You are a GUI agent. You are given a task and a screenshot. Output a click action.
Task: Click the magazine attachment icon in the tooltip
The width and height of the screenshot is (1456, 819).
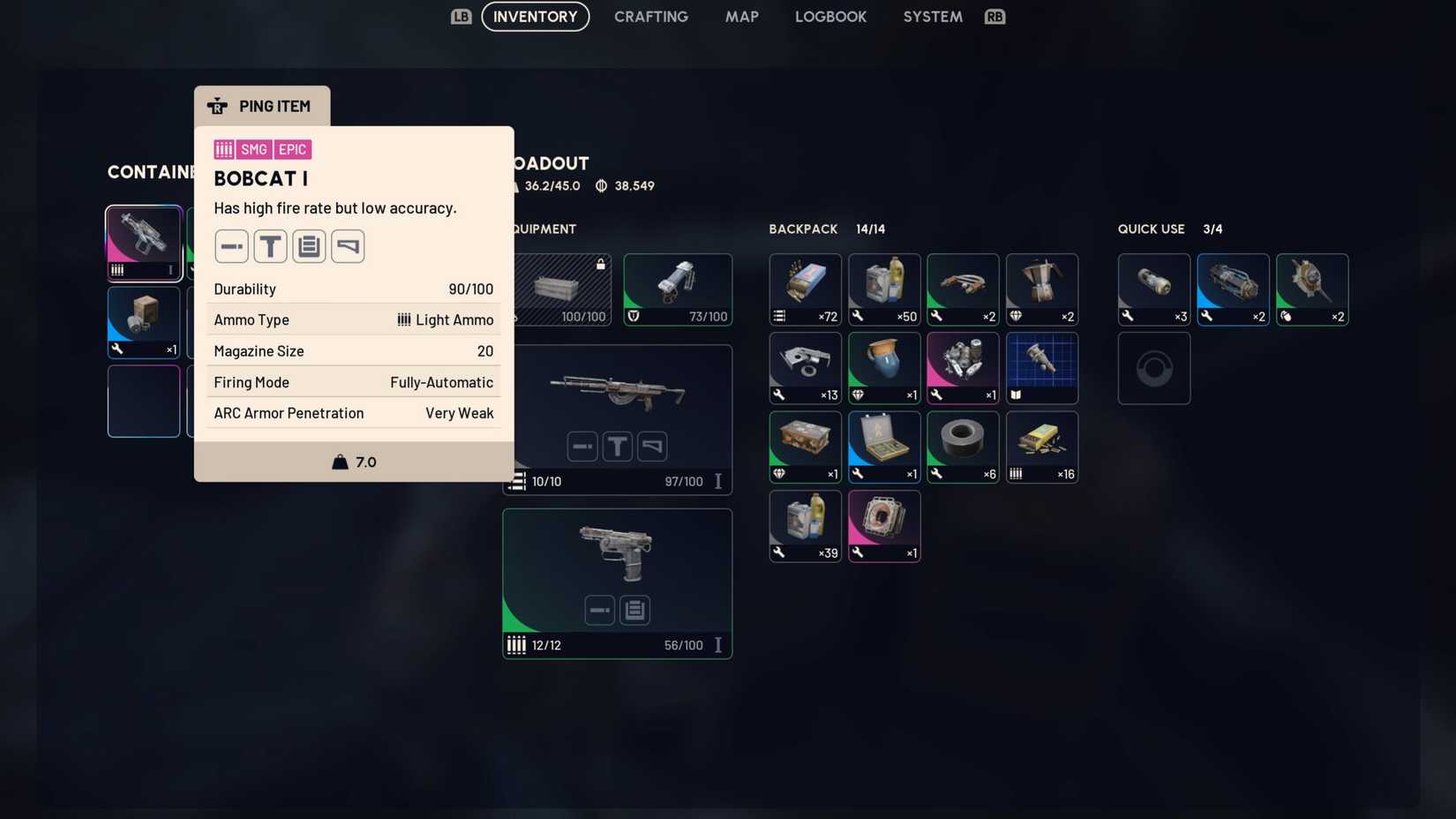pyautogui.click(x=309, y=246)
